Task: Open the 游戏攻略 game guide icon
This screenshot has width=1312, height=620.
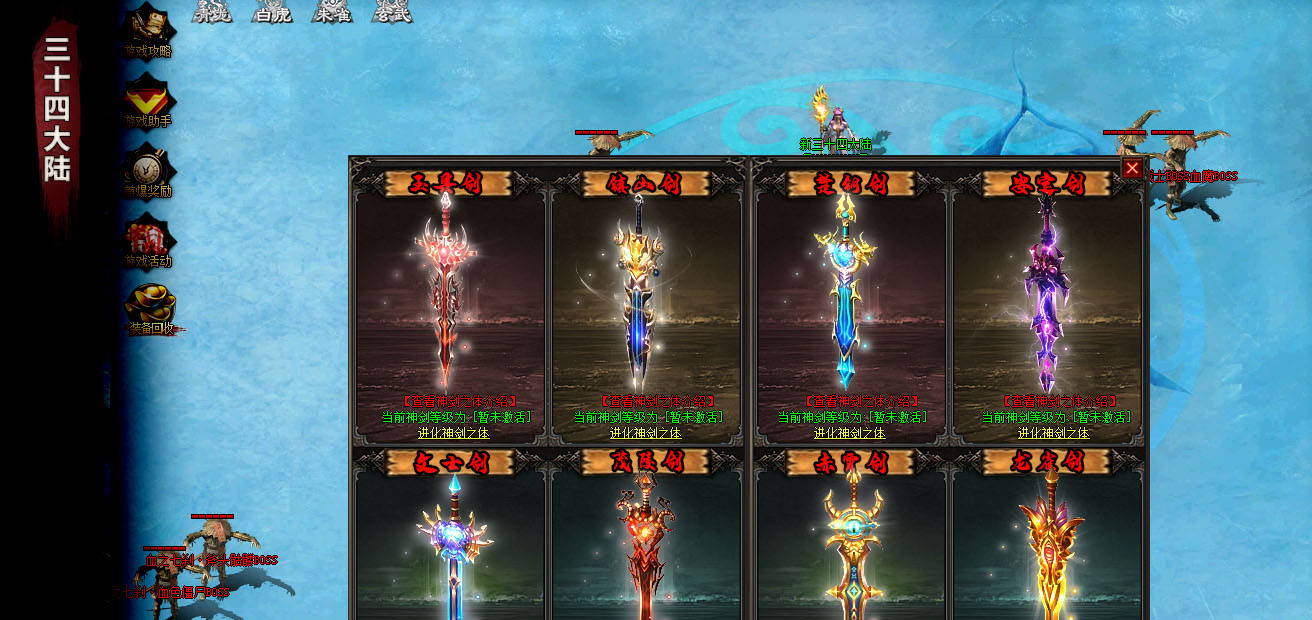Action: click(149, 30)
